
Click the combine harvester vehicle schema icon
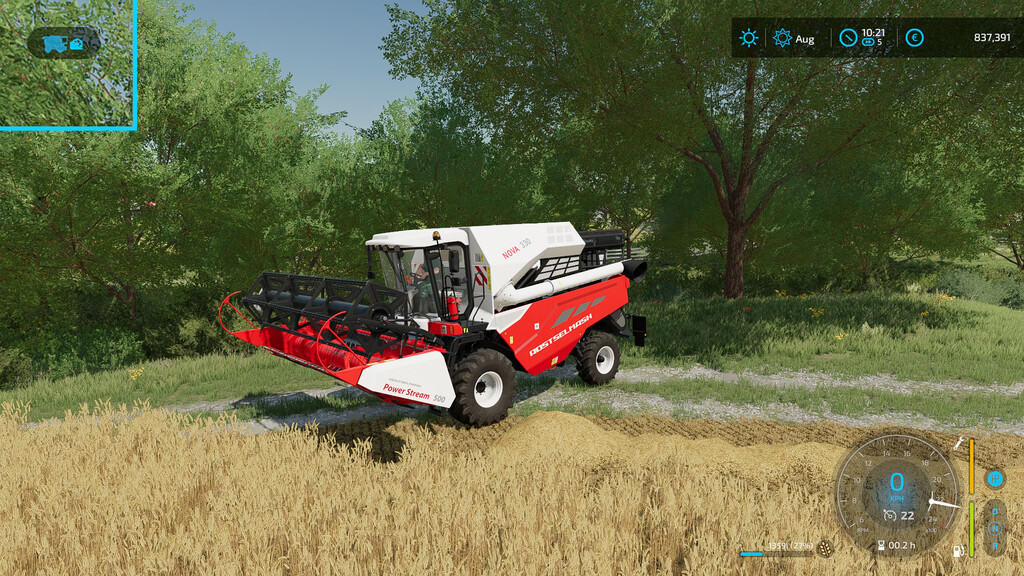(56, 43)
